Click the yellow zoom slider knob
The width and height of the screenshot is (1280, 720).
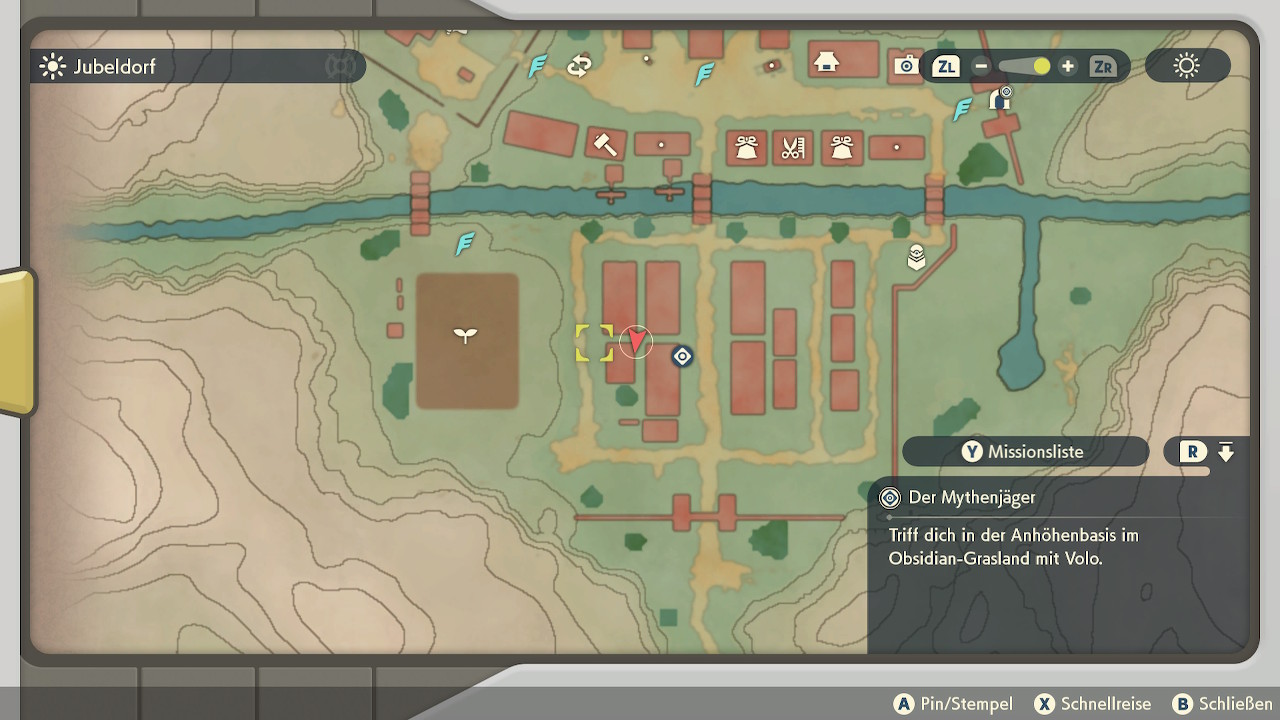[1042, 67]
